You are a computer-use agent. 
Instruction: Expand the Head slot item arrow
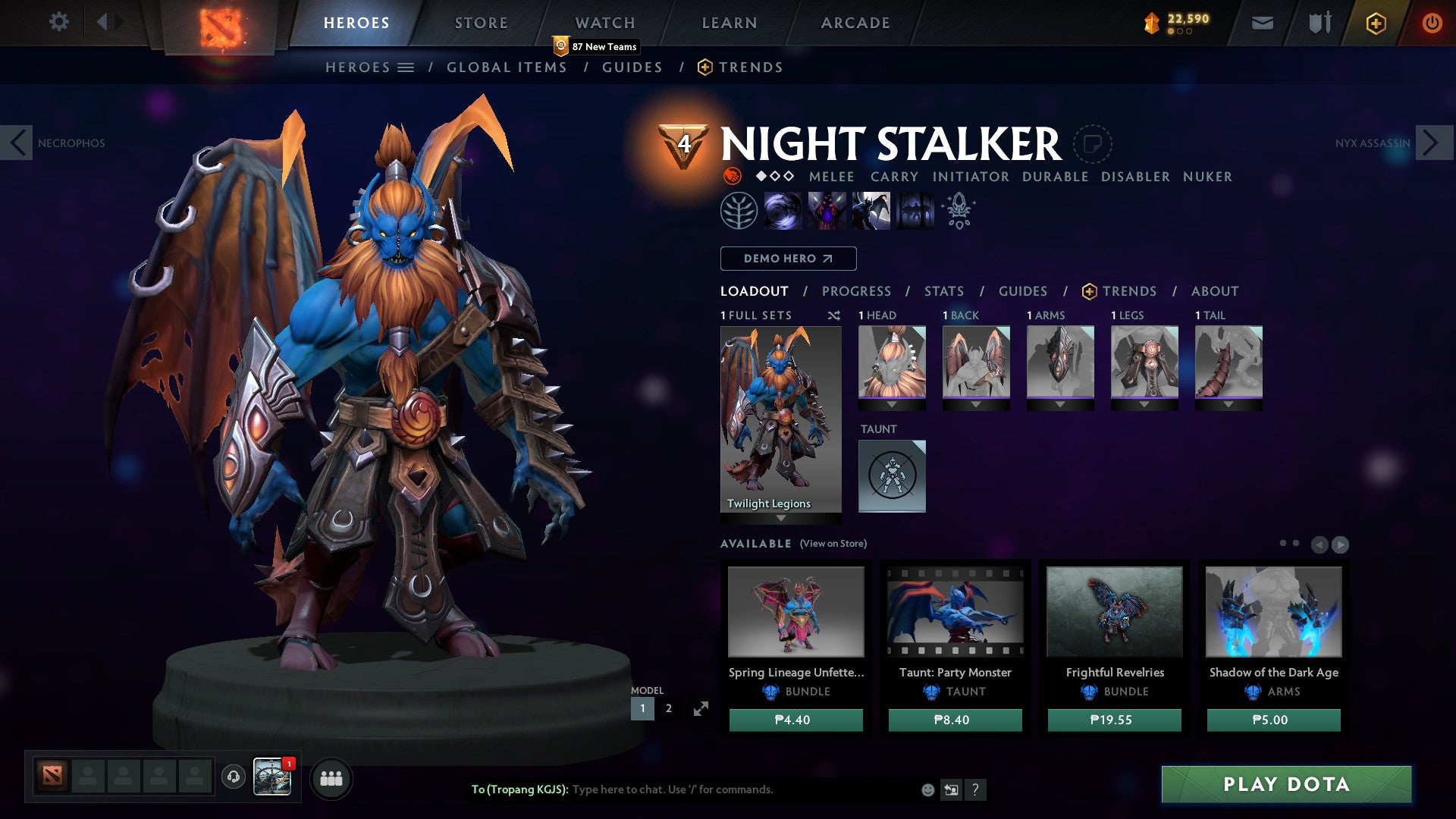click(x=893, y=404)
